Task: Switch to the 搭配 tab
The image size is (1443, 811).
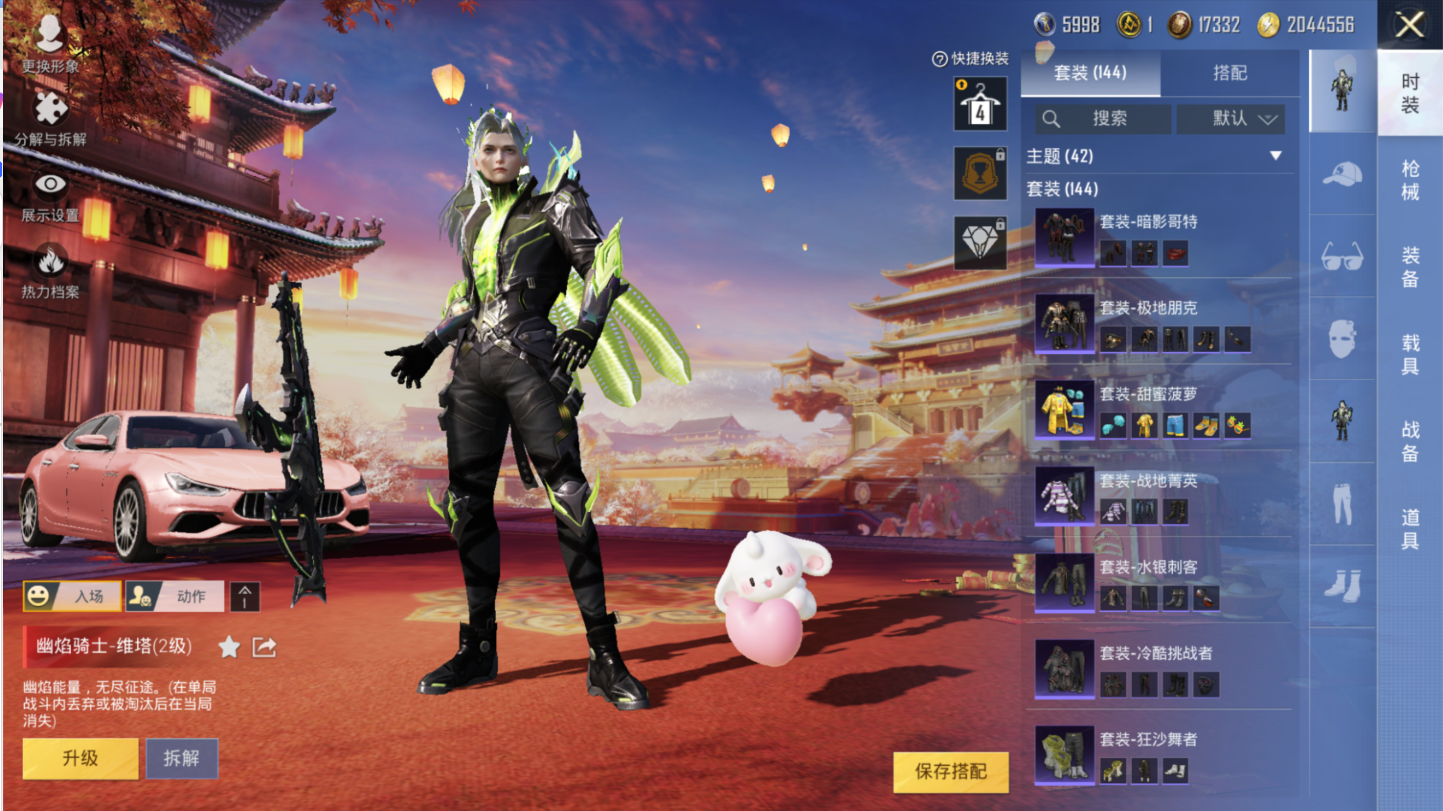Action: coord(1230,73)
